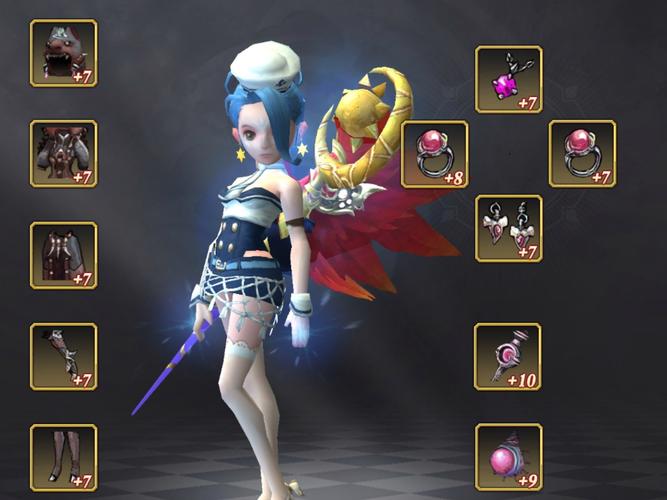Select the beast-head helmet slot
The height and width of the screenshot is (500, 667).
click(x=63, y=53)
